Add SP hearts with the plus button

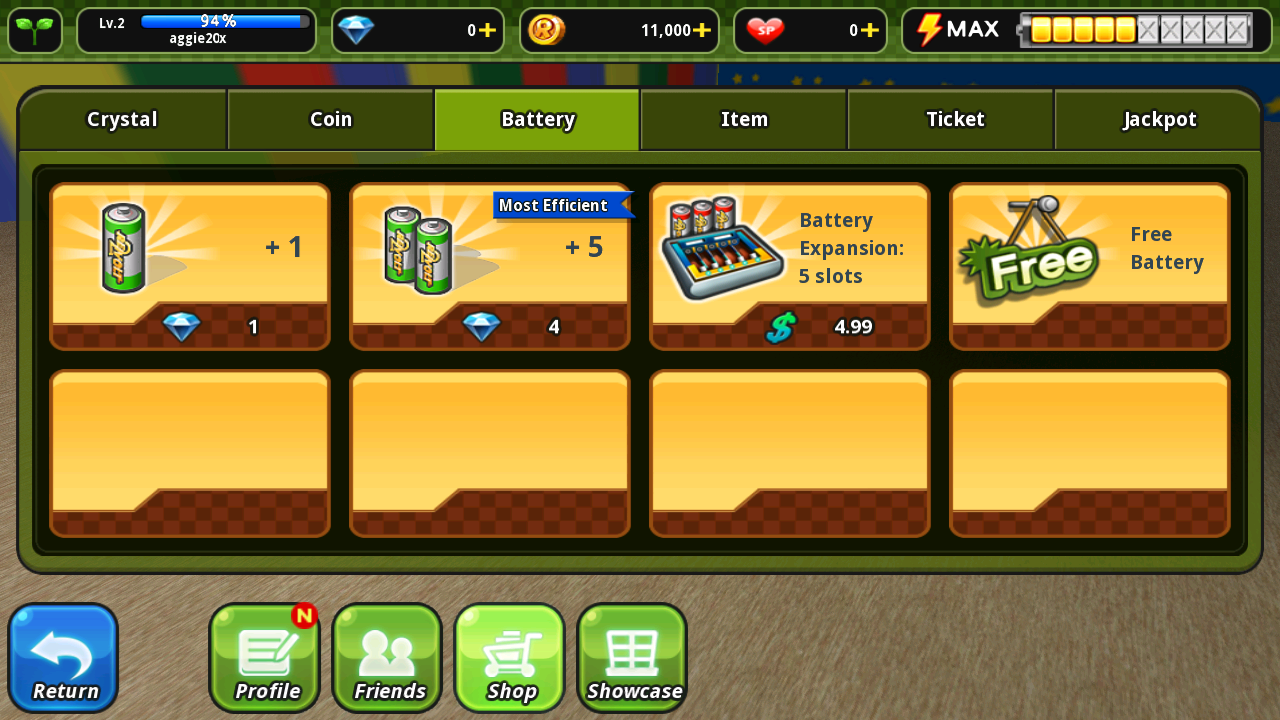tap(870, 30)
